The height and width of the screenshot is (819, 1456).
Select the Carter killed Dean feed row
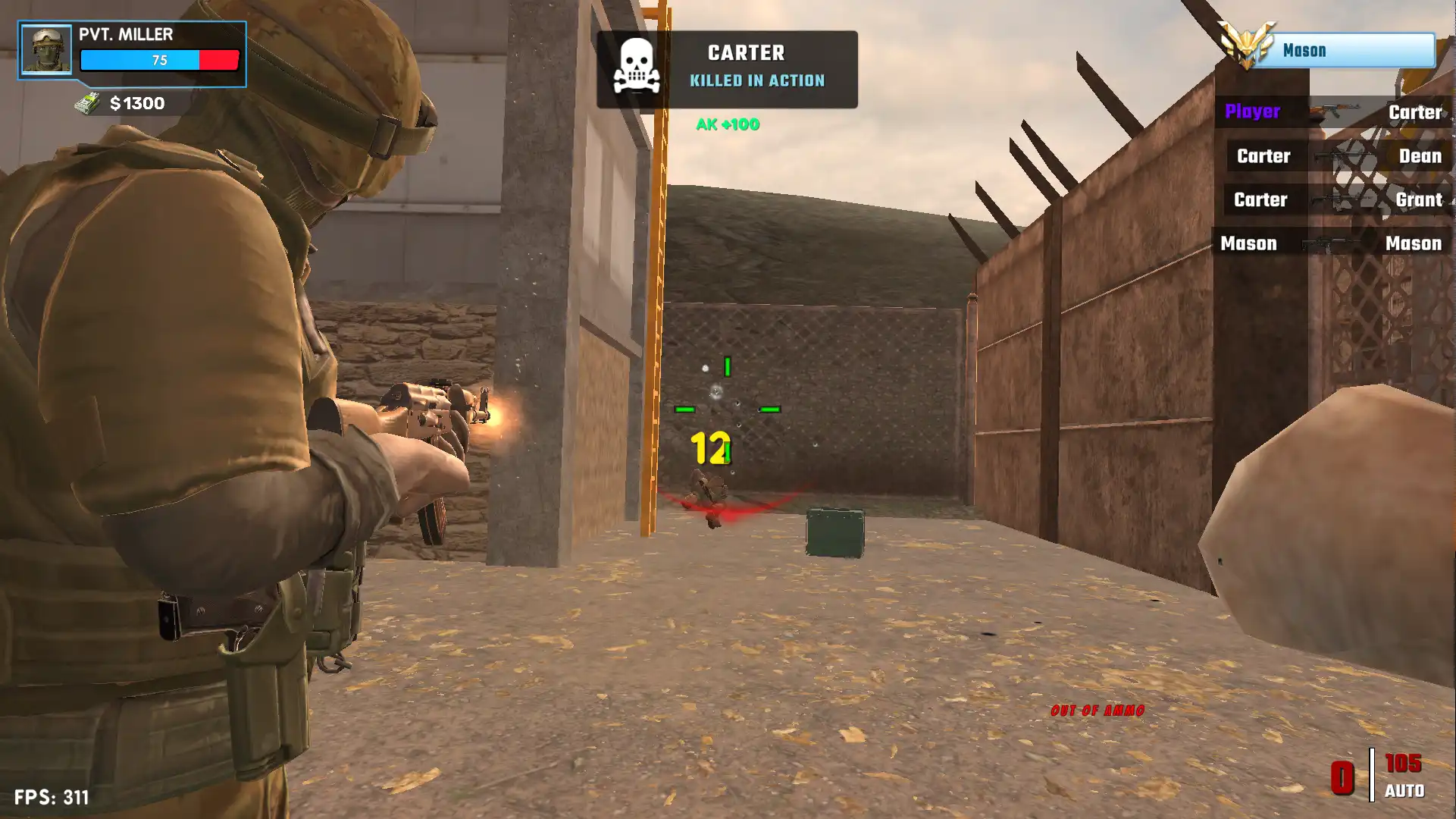coord(1338,156)
